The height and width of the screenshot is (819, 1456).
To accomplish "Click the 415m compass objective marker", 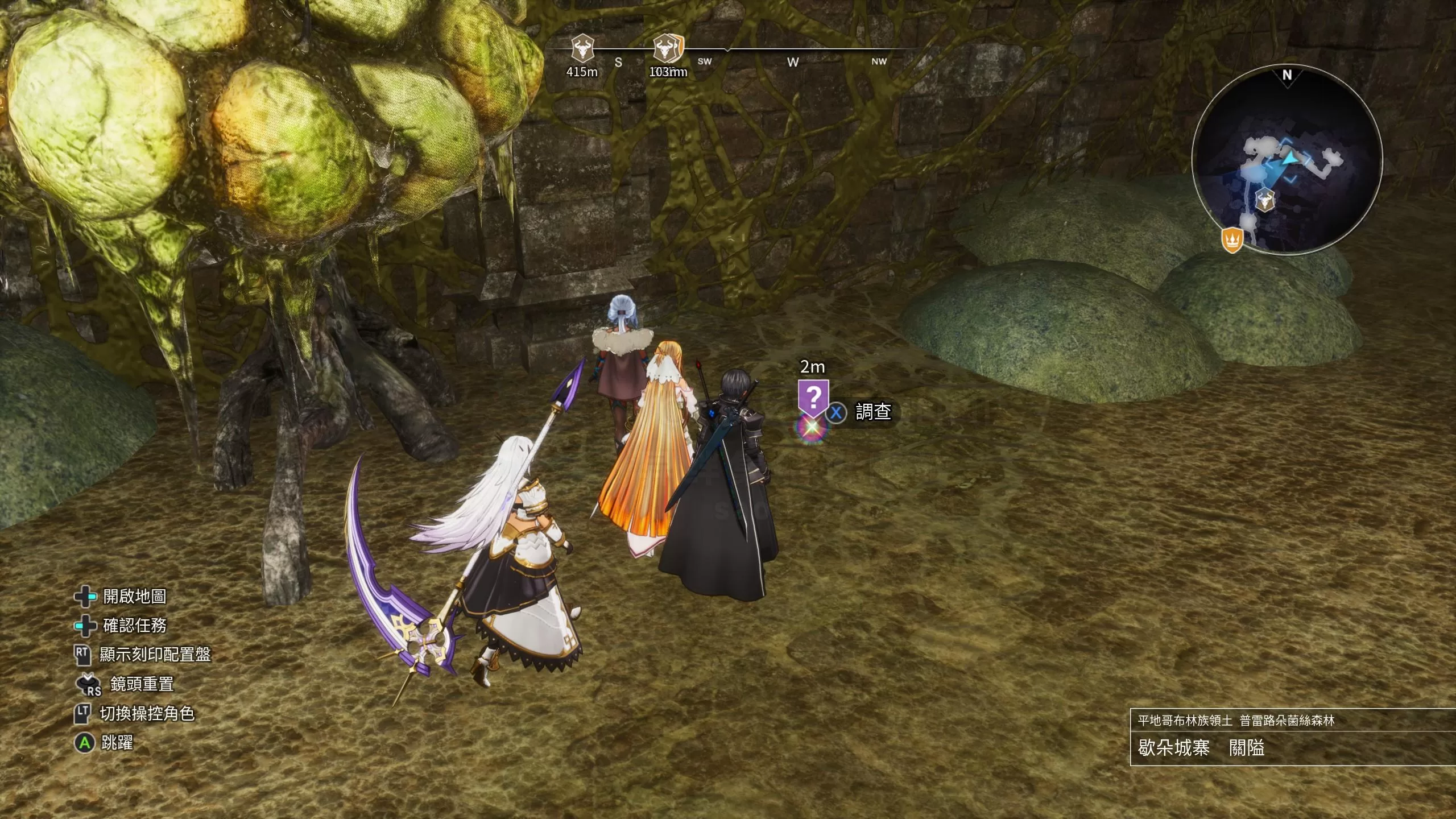I will [582, 48].
